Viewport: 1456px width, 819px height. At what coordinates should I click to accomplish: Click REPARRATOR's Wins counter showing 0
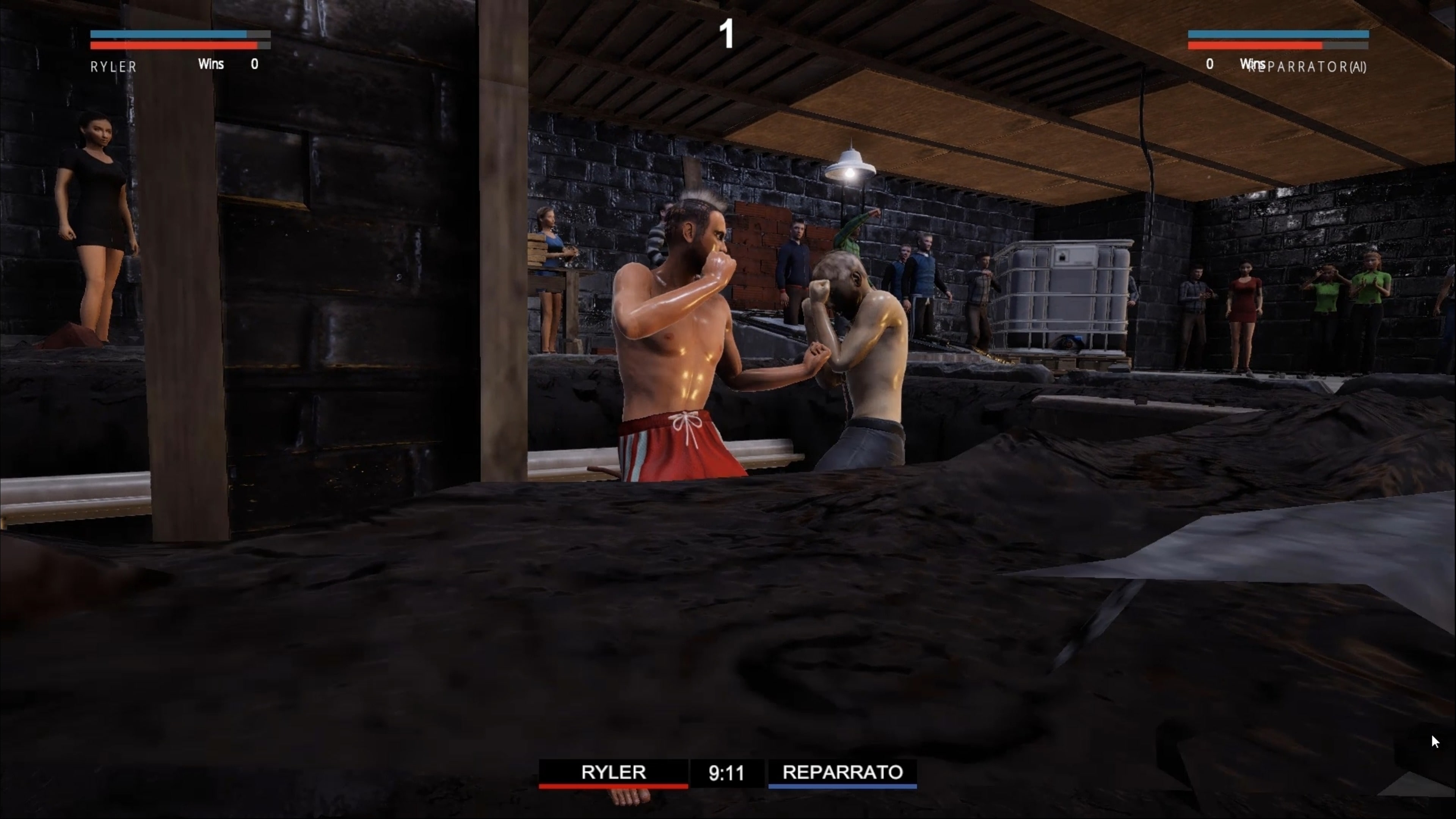coord(1210,64)
